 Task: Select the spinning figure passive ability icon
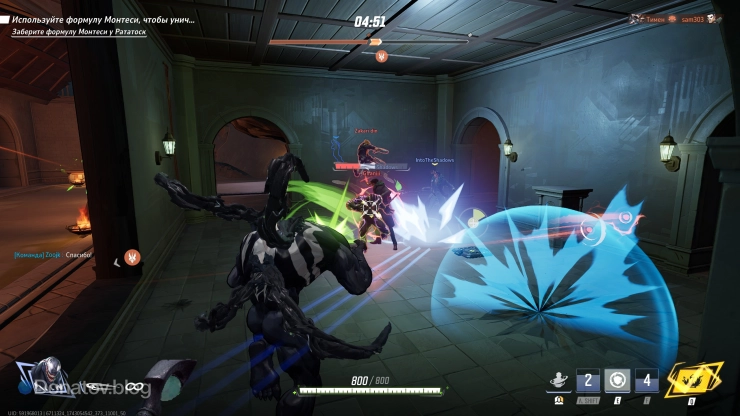click(x=558, y=381)
